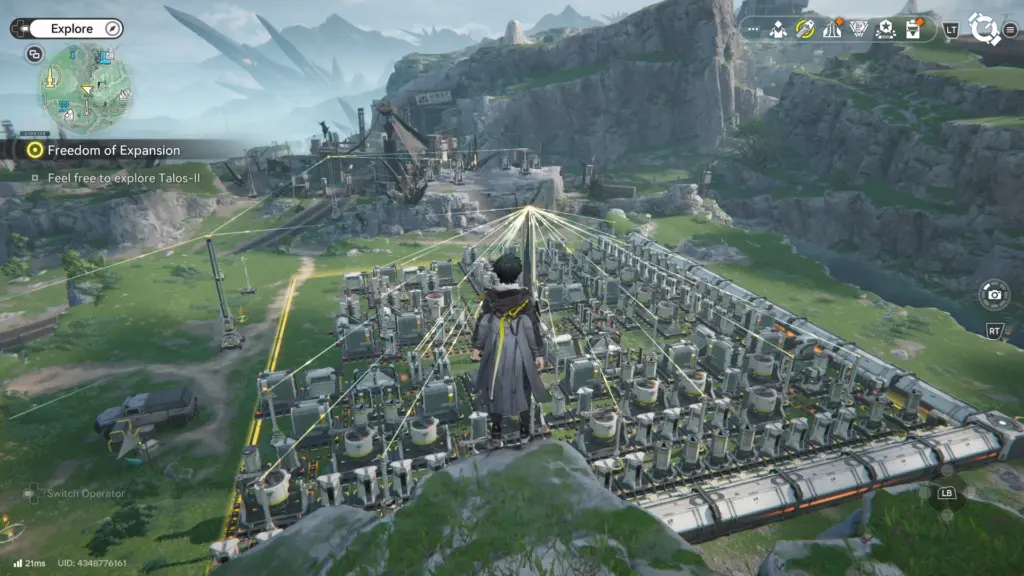Open the towers icon with orange notification

pos(831,29)
